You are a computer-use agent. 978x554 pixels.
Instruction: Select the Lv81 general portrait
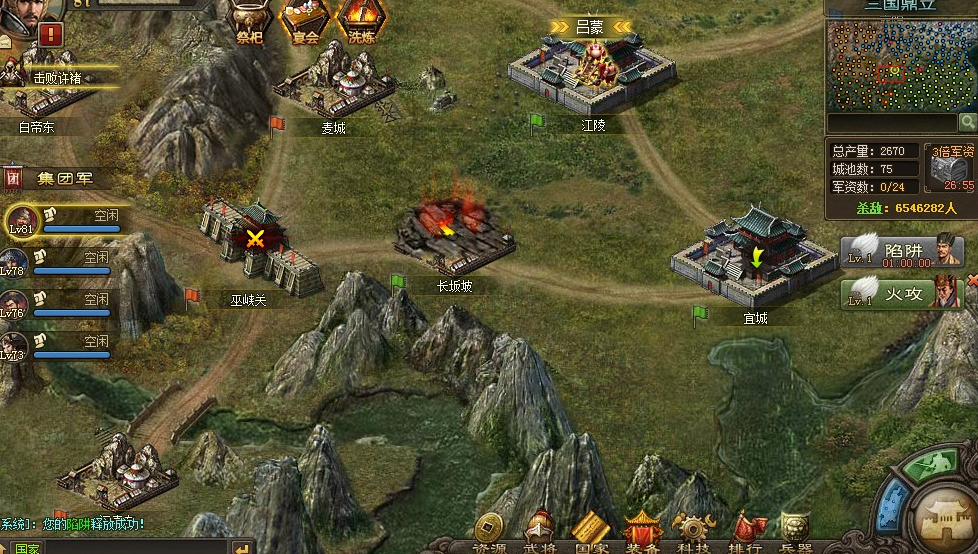click(x=22, y=218)
